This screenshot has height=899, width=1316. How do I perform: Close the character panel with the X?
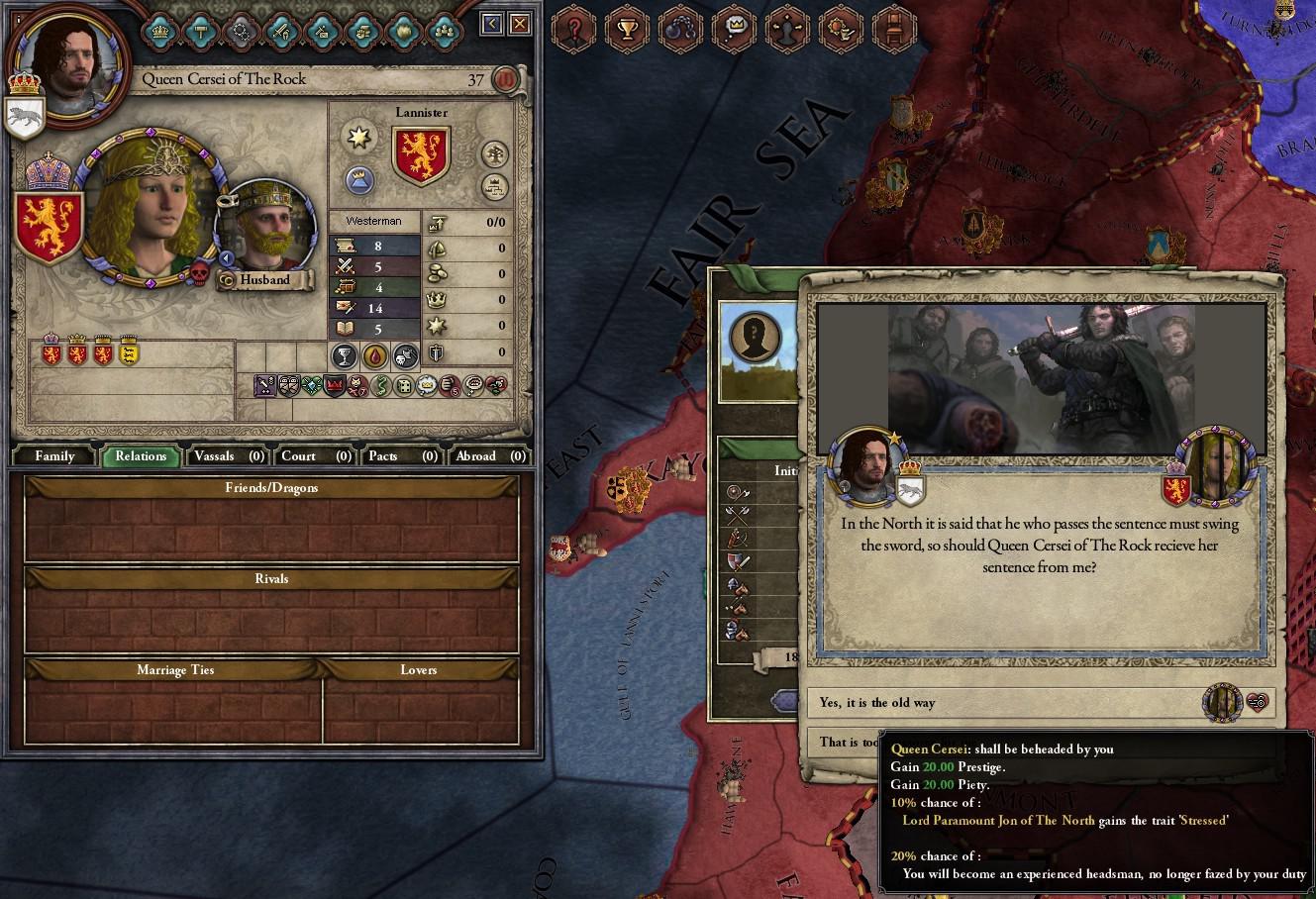coord(520,24)
